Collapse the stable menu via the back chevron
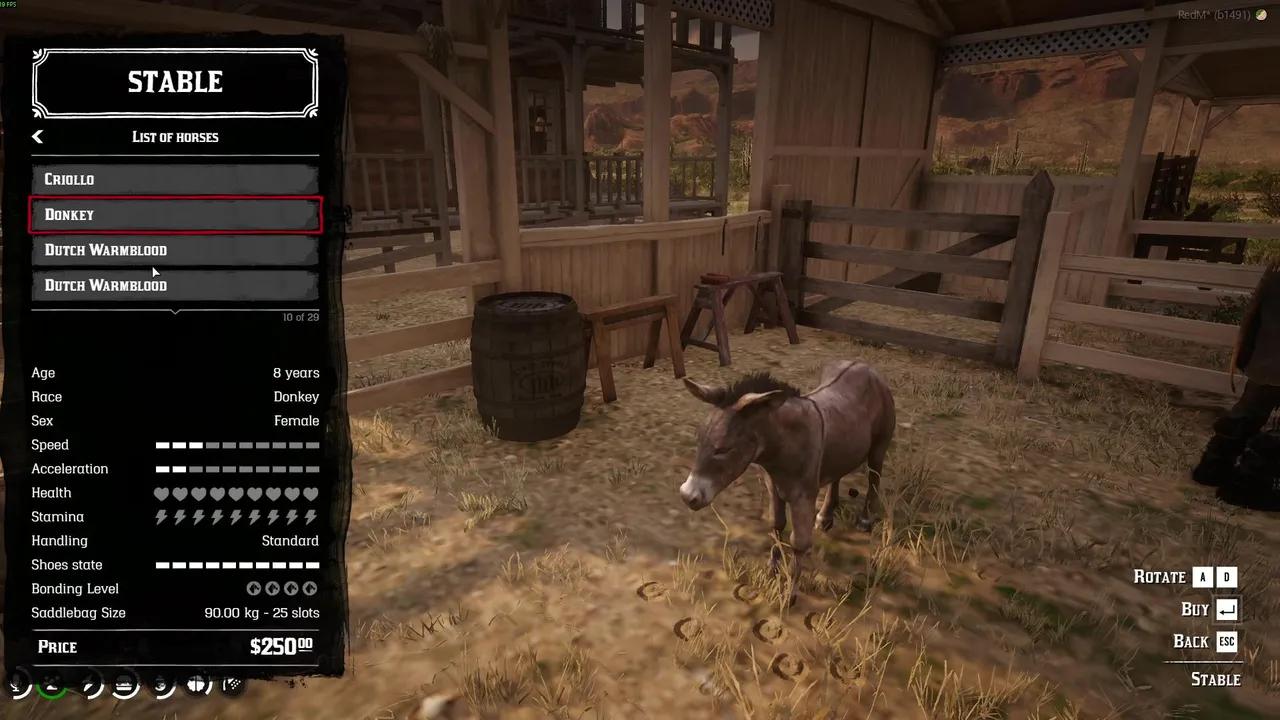The width and height of the screenshot is (1280, 720). point(37,136)
